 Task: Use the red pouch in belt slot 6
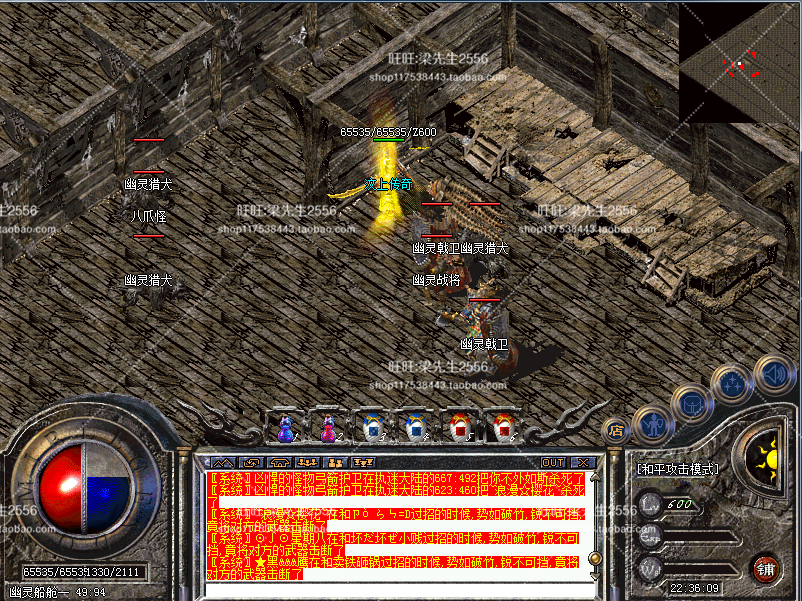point(500,427)
